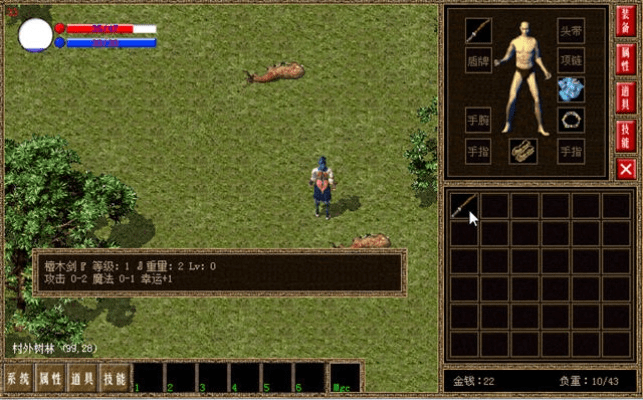Viewport: 643px width, 400px height.
Task: Switch to the red 道具 items tab
Action: (x=626, y=97)
